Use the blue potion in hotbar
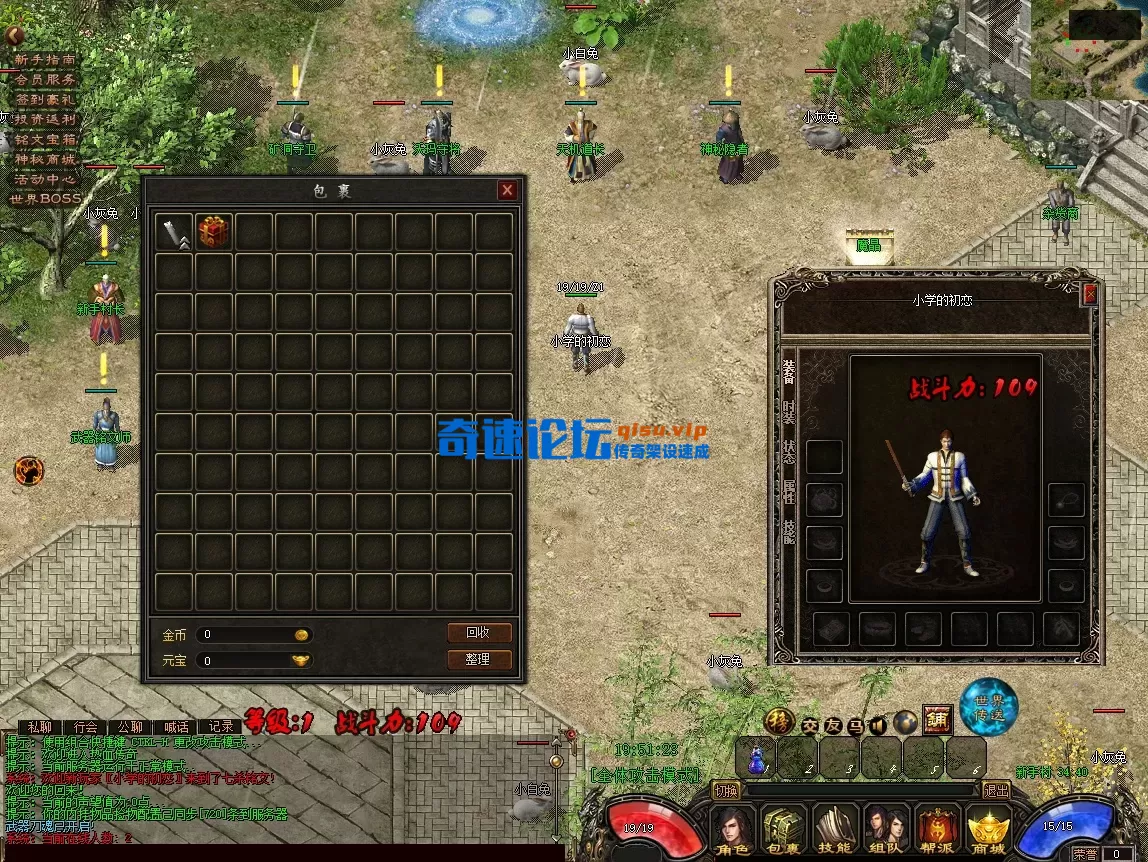1148x862 pixels. 756,759
